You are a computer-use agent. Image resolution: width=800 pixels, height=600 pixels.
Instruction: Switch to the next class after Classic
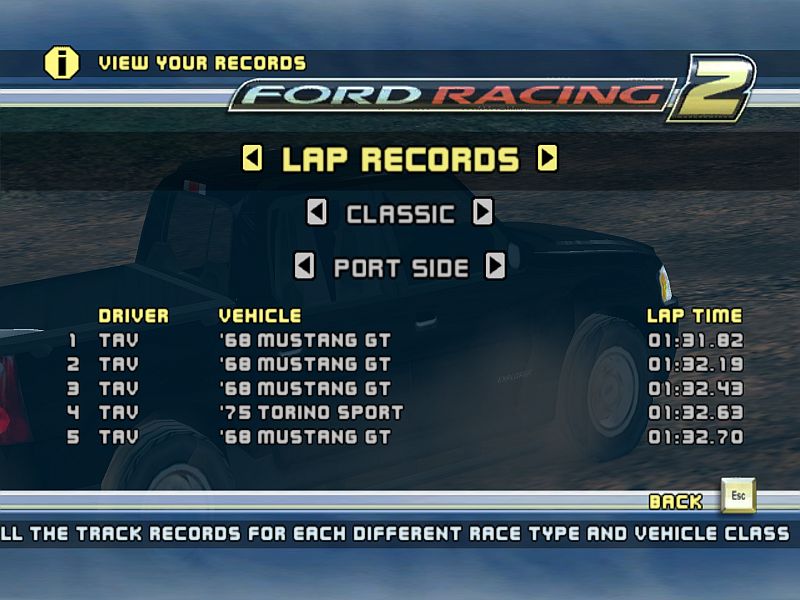[x=483, y=212]
